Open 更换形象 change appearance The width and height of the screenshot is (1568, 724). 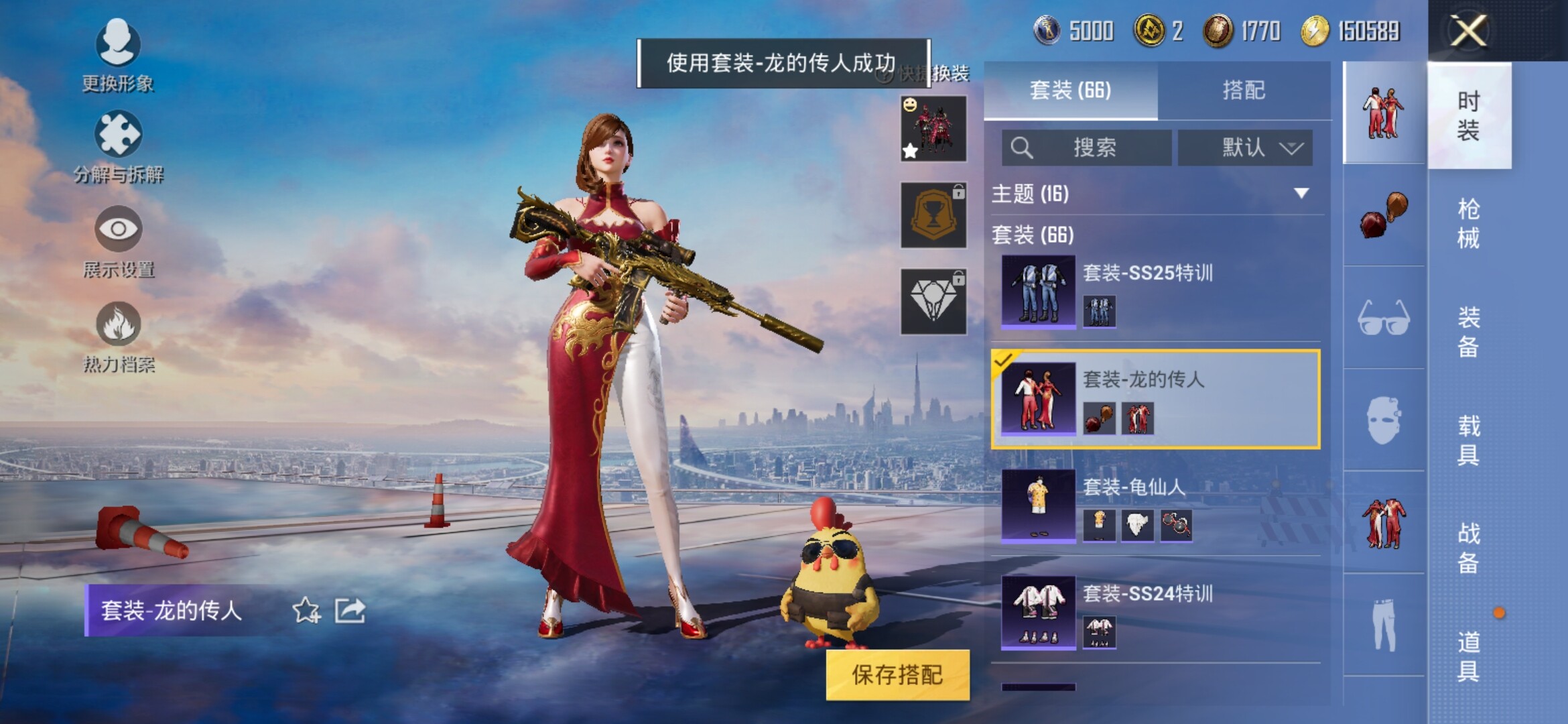(118, 55)
